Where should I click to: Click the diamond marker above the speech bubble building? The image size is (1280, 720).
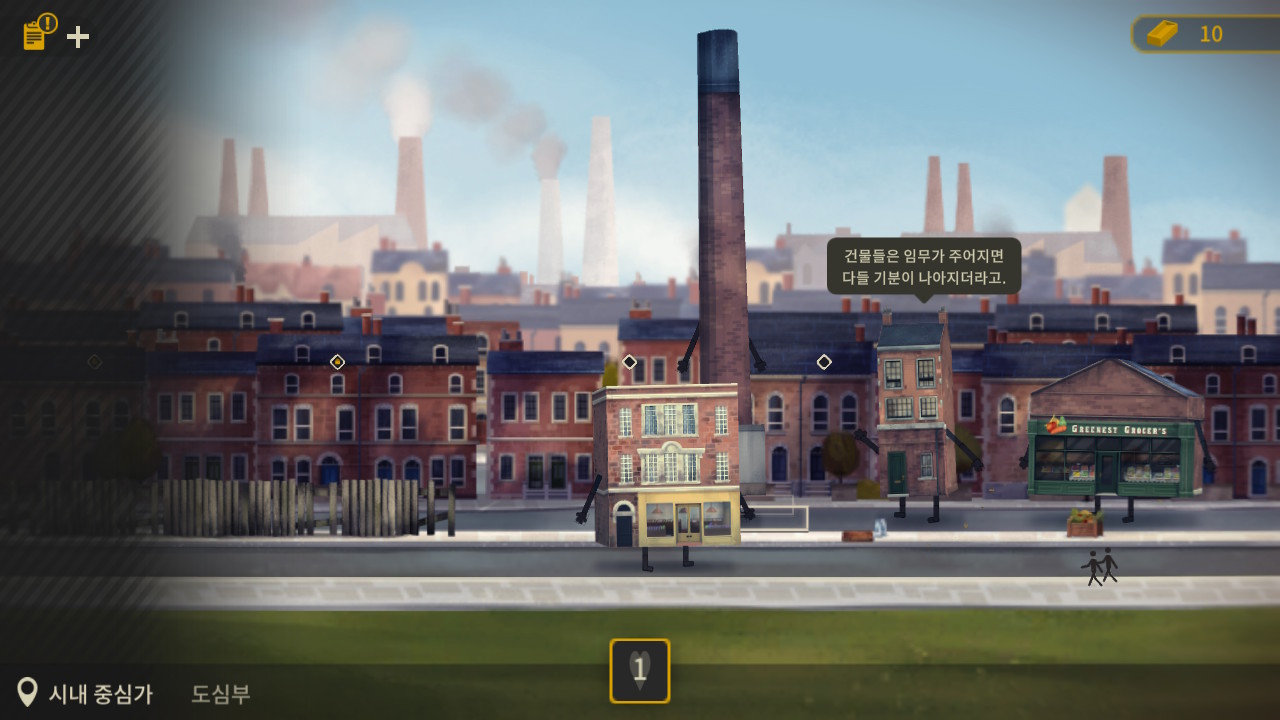(823, 363)
